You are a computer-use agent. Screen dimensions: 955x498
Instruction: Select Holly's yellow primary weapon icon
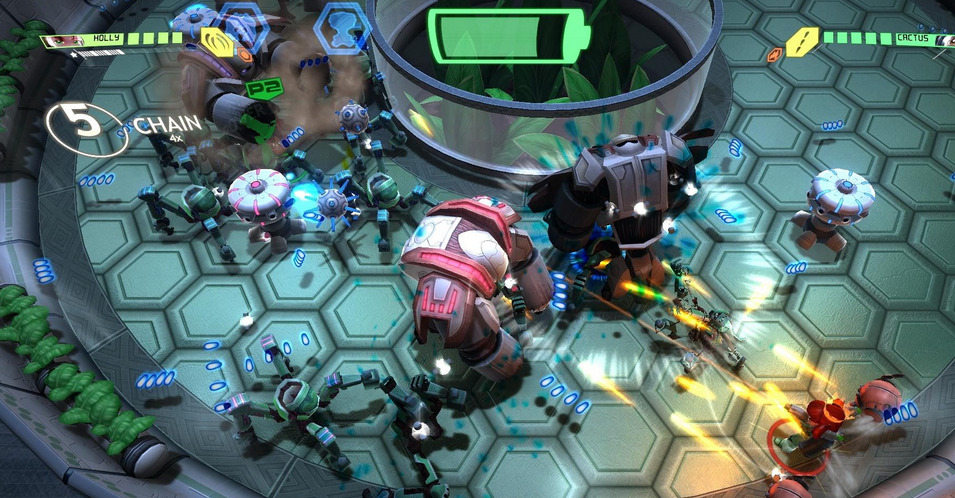tap(213, 41)
